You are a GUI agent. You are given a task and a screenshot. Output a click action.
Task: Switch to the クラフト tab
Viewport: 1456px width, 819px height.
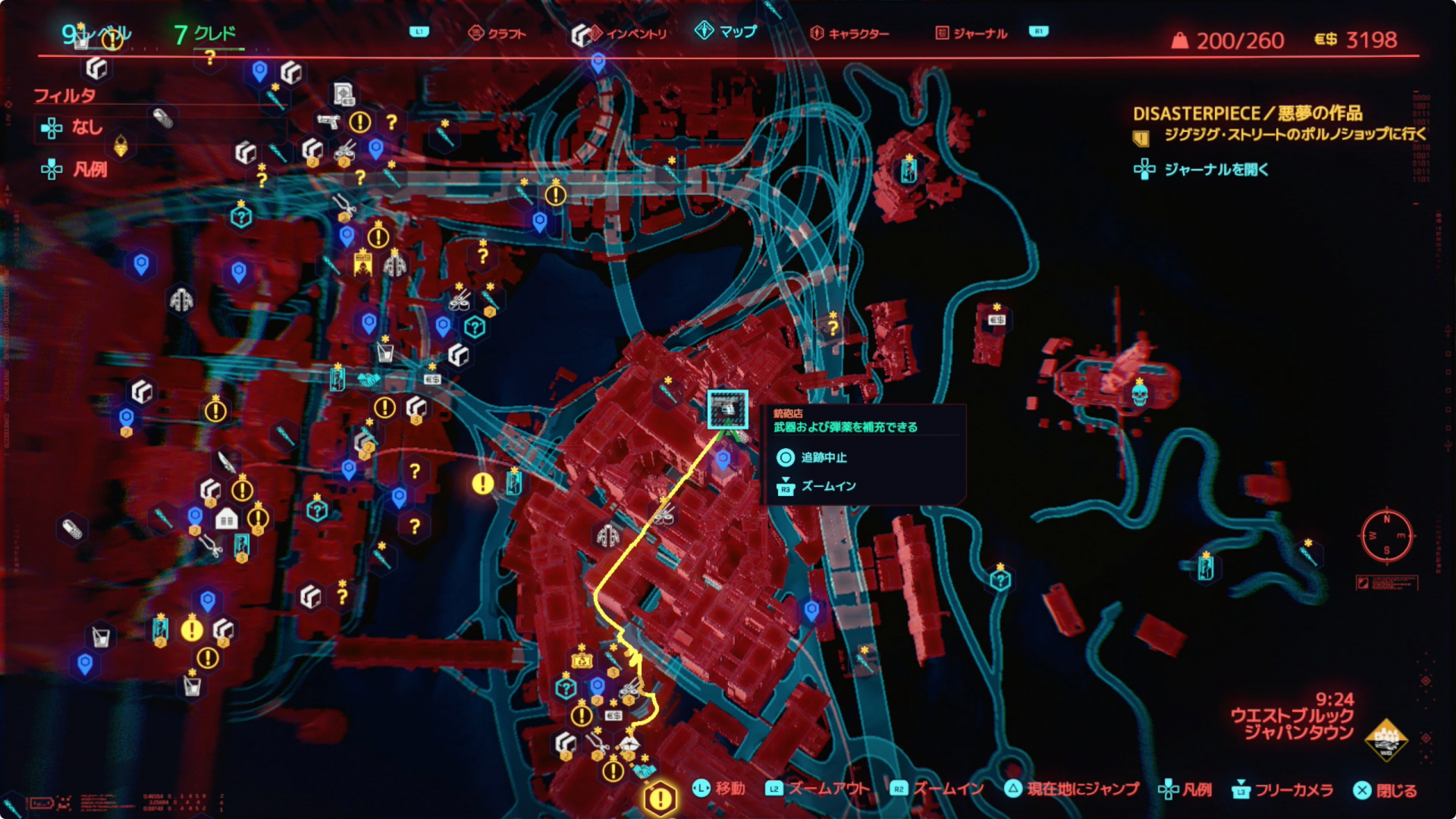[497, 33]
